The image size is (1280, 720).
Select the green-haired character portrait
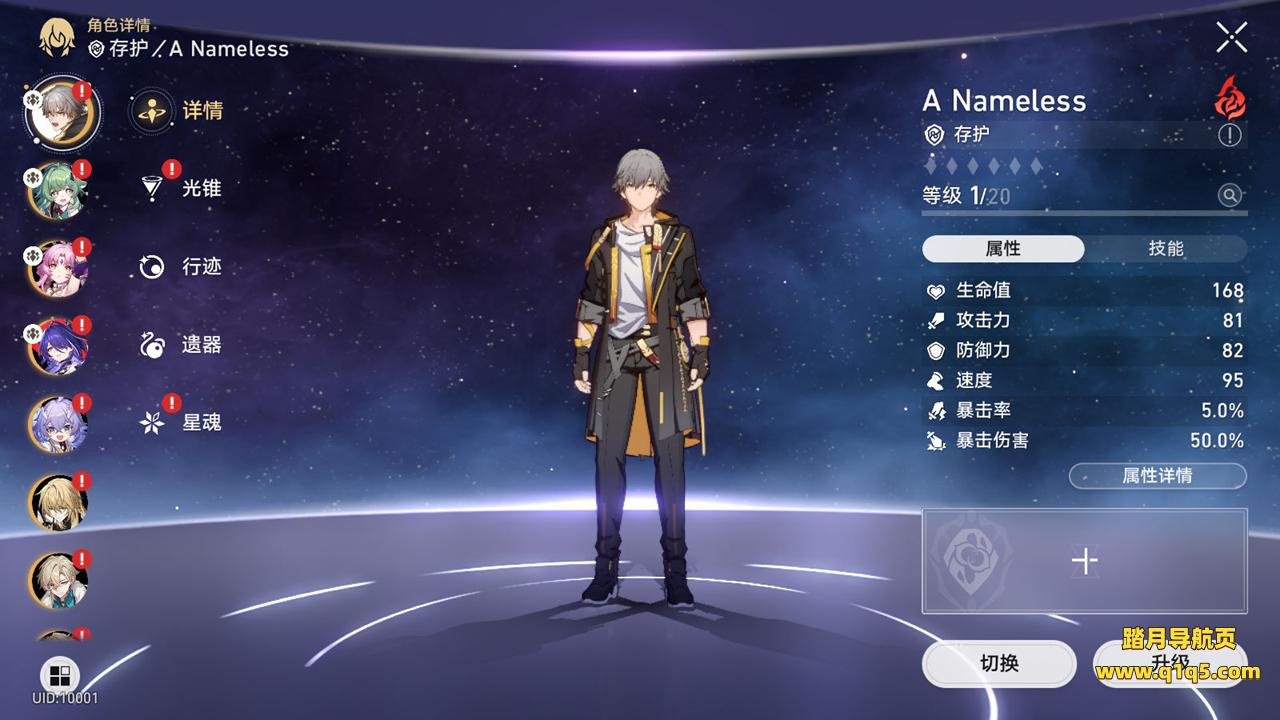pos(58,190)
